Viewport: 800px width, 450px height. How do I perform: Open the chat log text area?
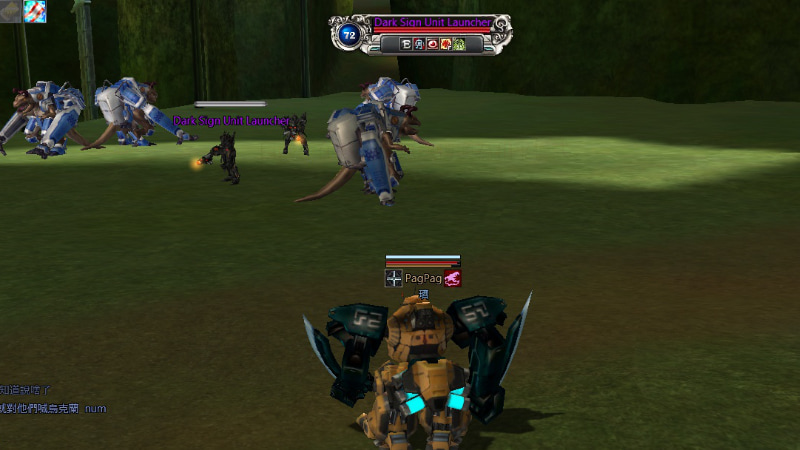53,399
